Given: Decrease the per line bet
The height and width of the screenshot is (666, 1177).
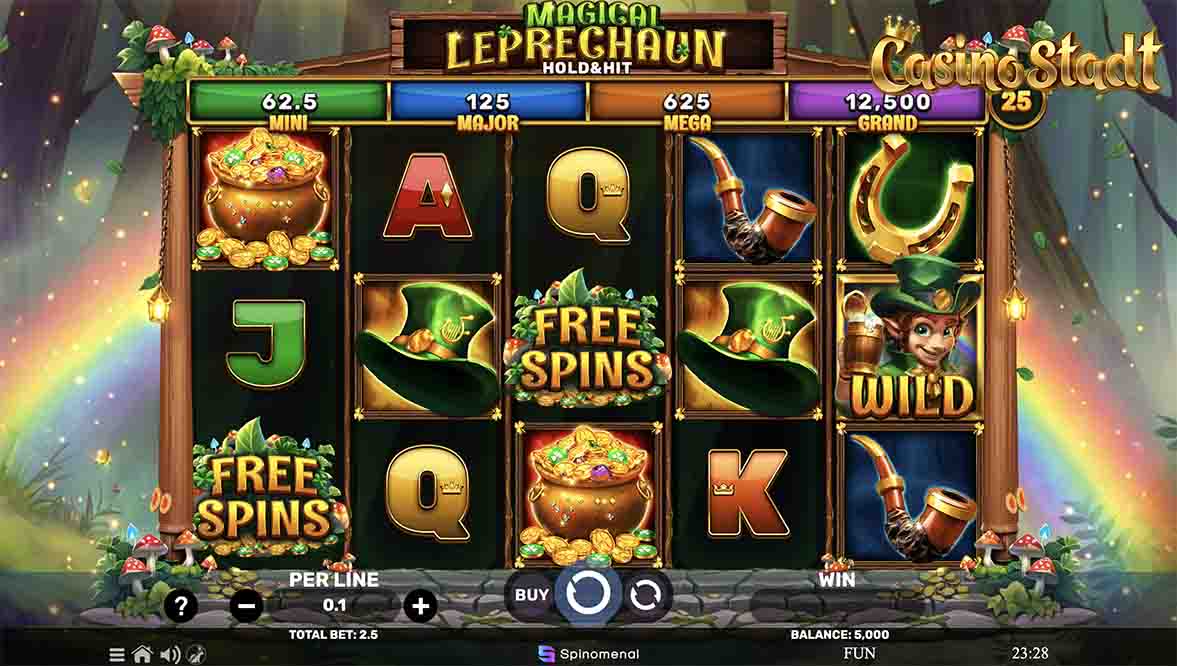Looking at the screenshot, I should (x=247, y=605).
